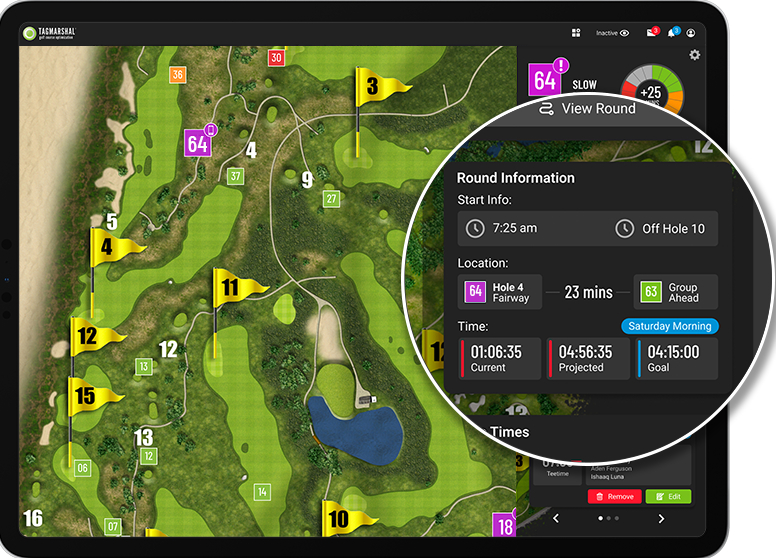Screen dimensions: 776x558
Task: Select the orange group 36 marker
Action: point(178,75)
